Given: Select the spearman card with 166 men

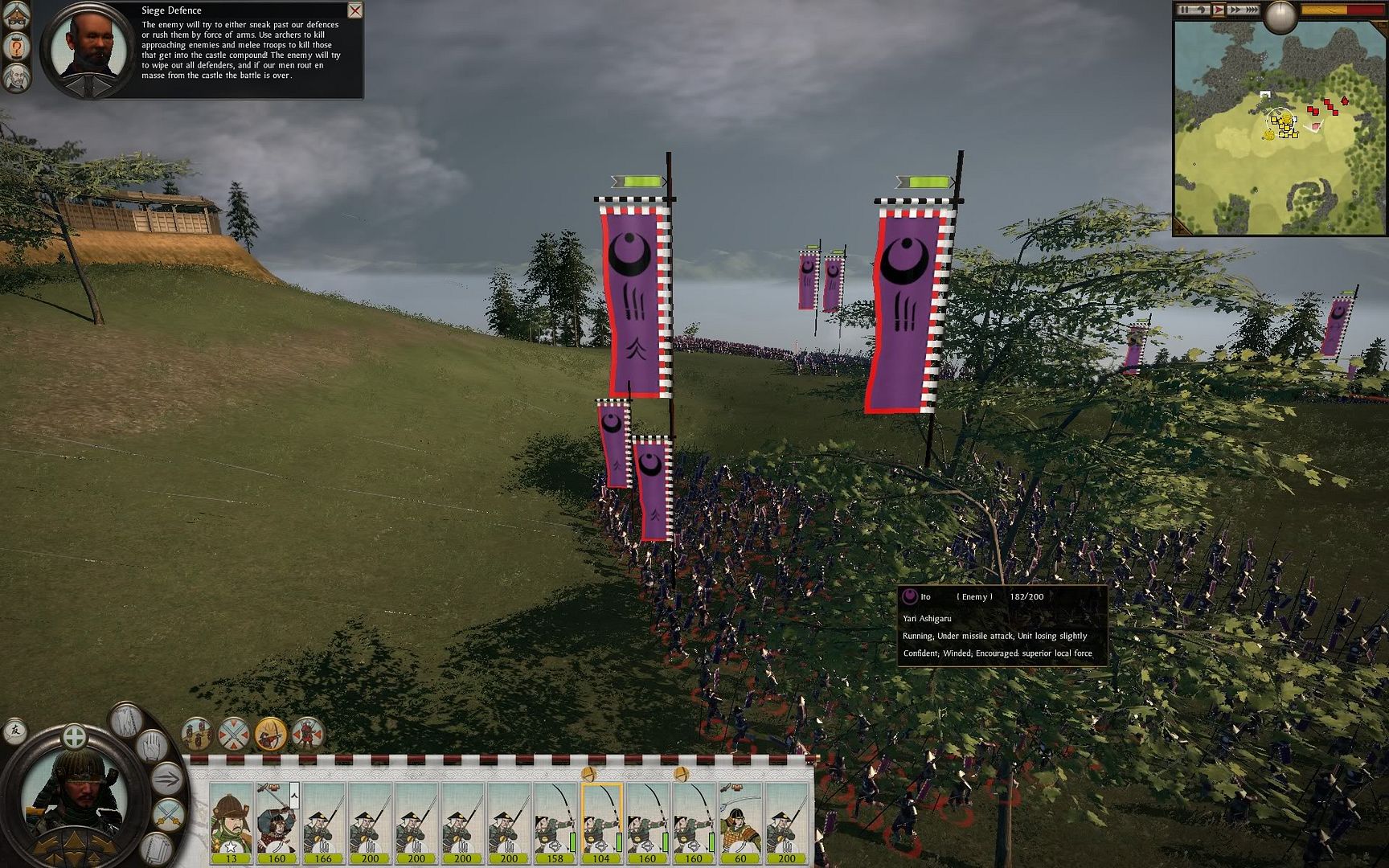Looking at the screenshot, I should click(323, 821).
